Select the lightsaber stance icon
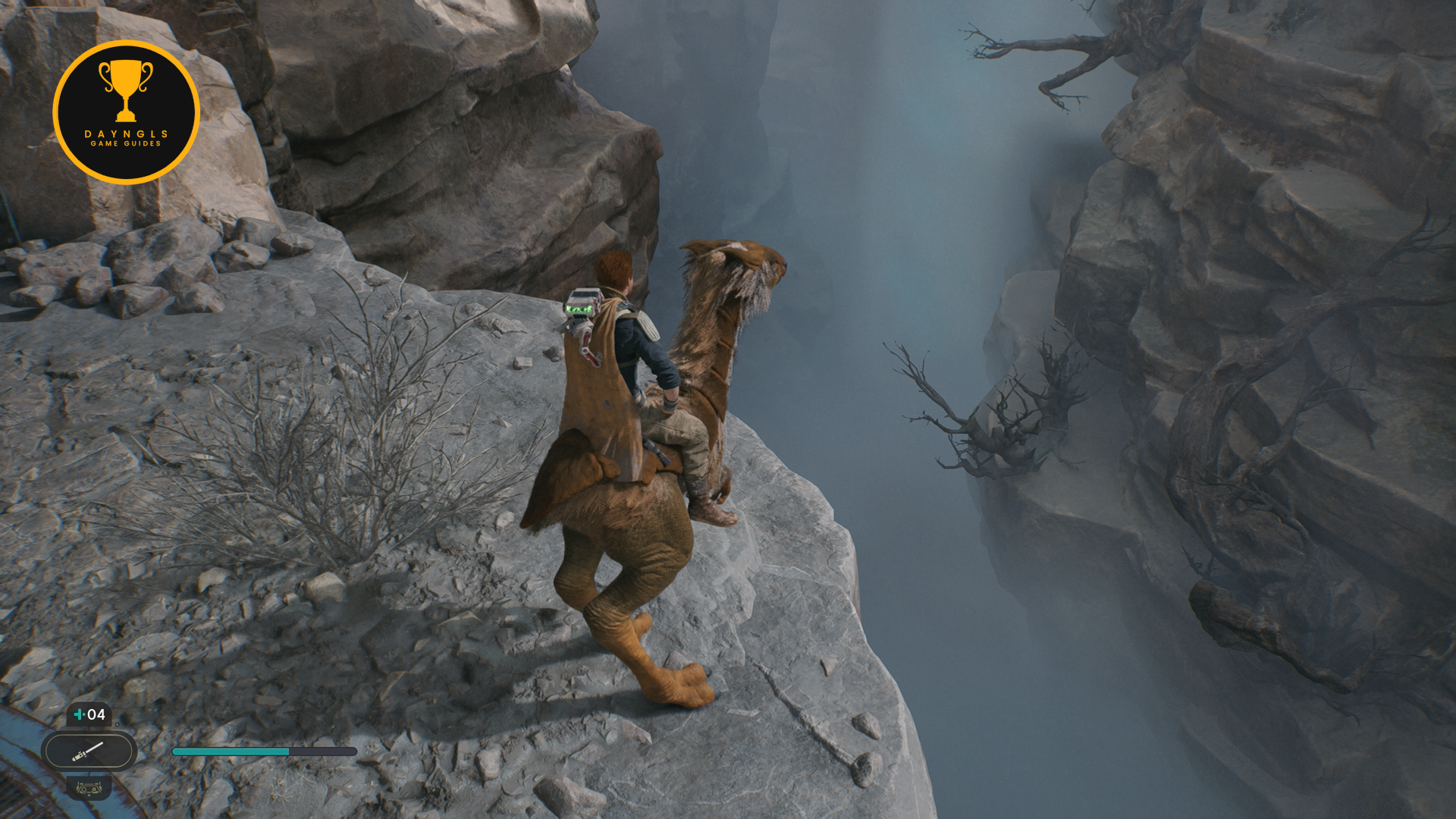The height and width of the screenshot is (819, 1456). point(88,752)
